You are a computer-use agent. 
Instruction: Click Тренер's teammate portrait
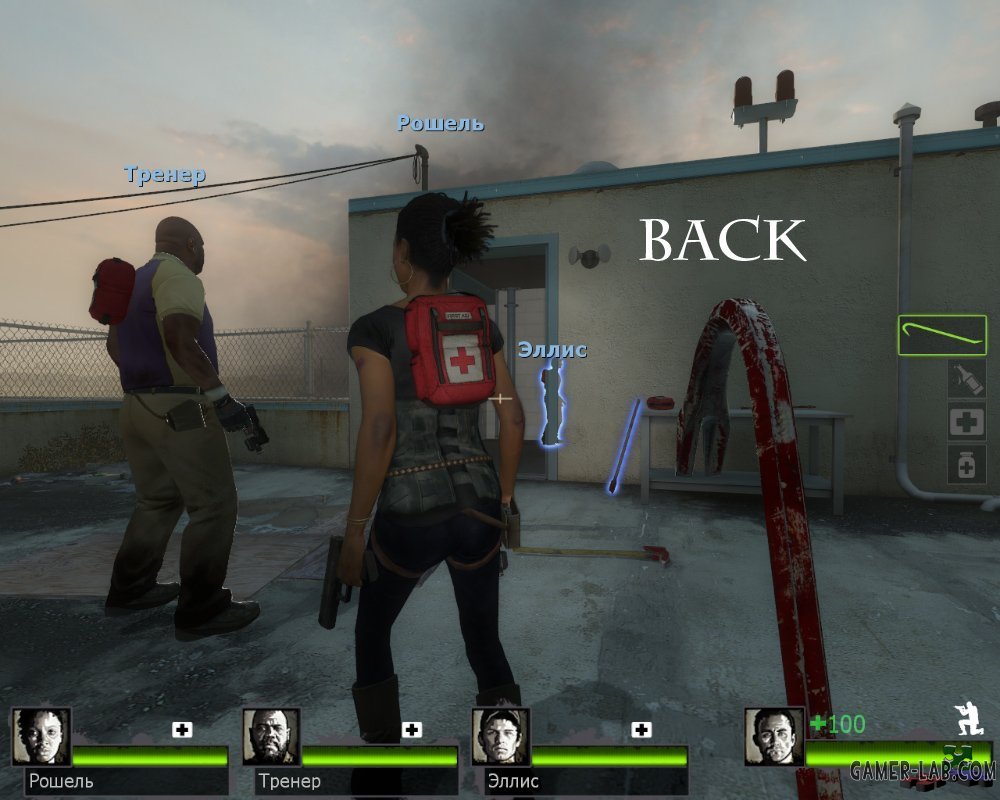pyautogui.click(x=272, y=737)
